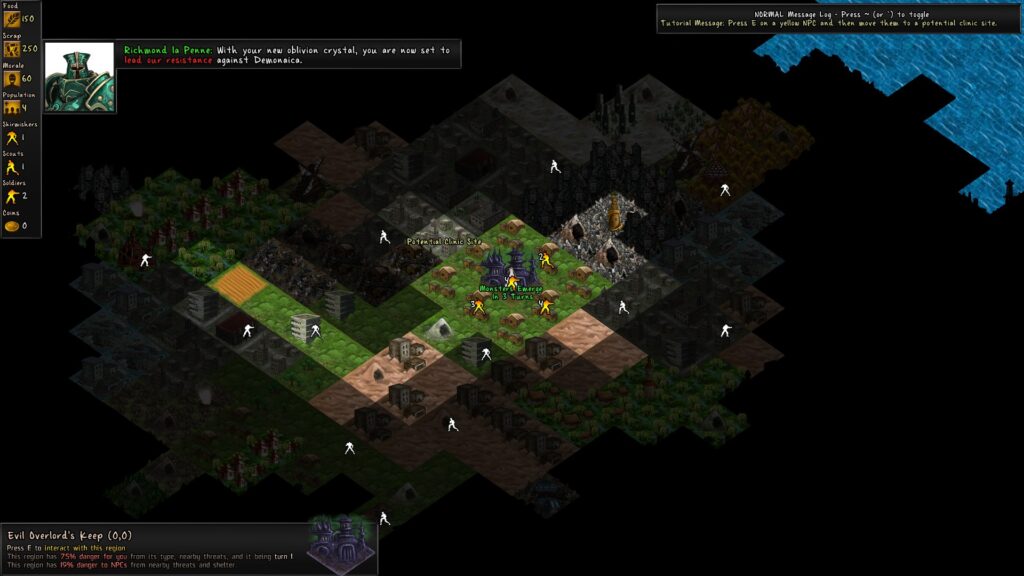Viewport: 1024px width, 576px height.
Task: Click the Food wheat icon
Action: pyautogui.click(x=11, y=20)
